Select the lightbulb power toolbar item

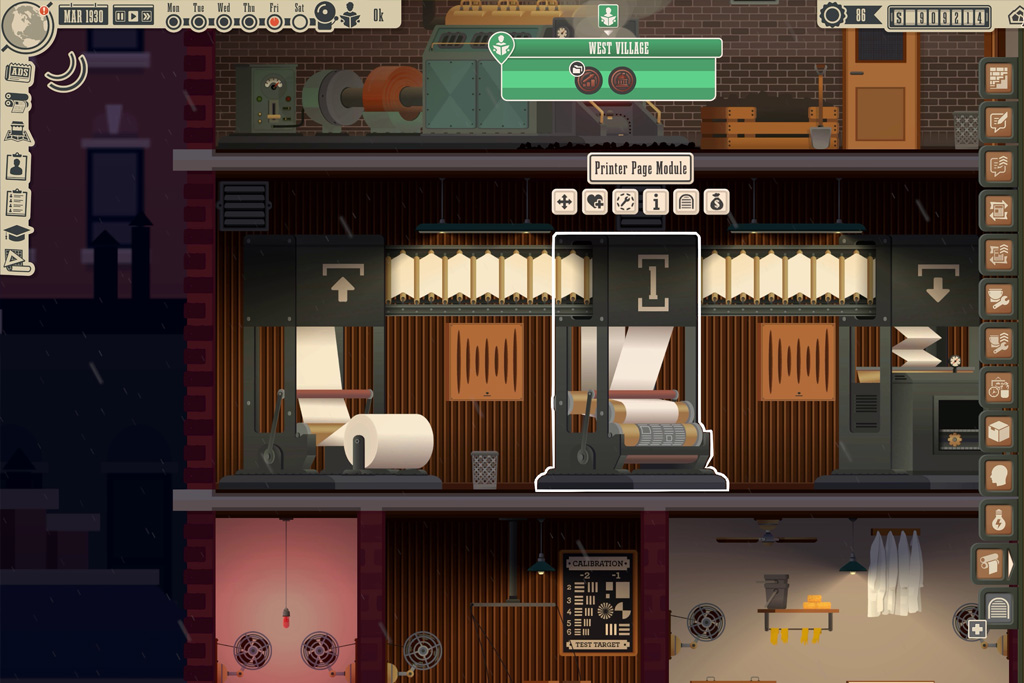[x=998, y=519]
